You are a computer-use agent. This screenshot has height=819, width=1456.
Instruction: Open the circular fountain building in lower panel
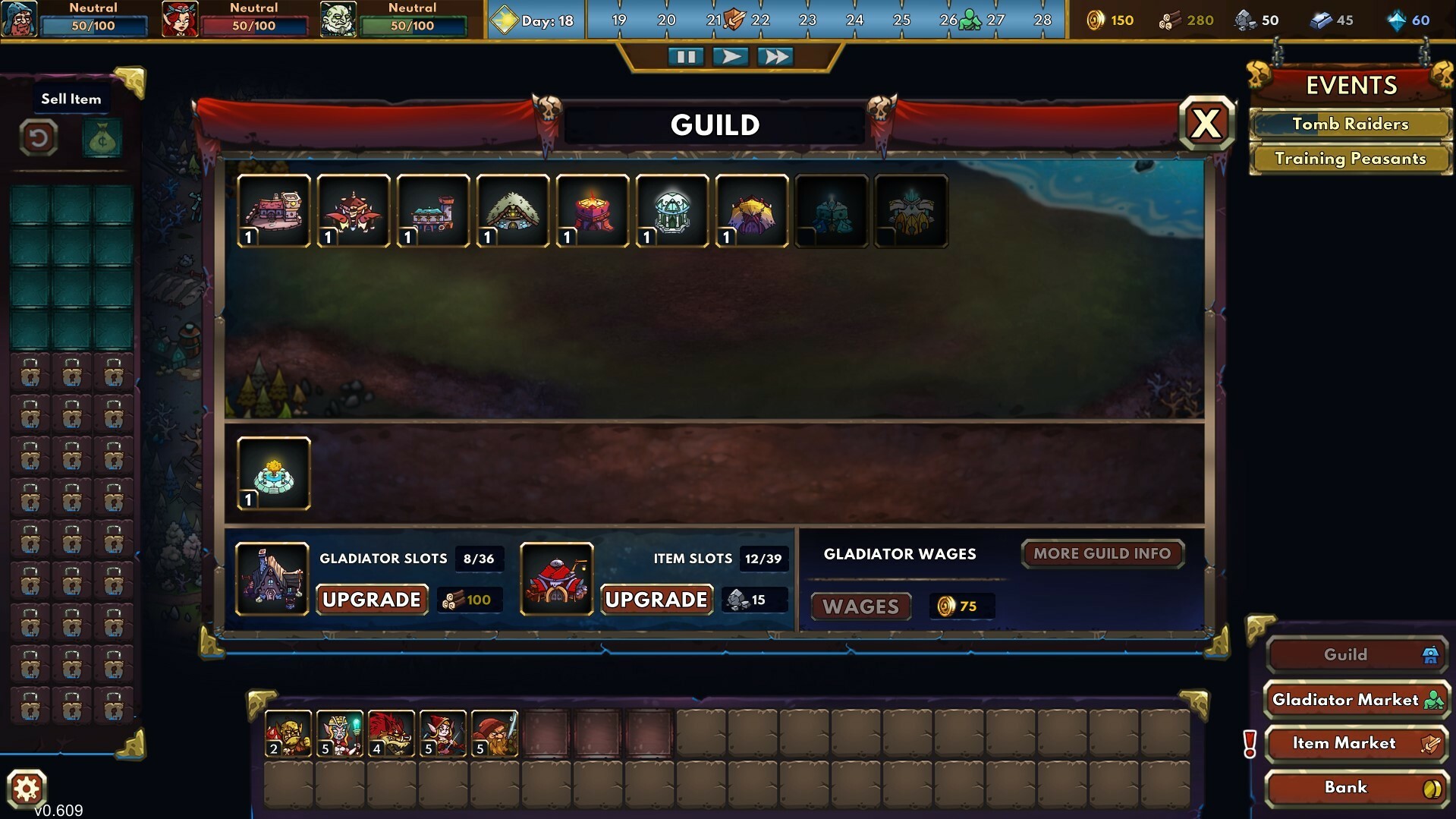(273, 472)
